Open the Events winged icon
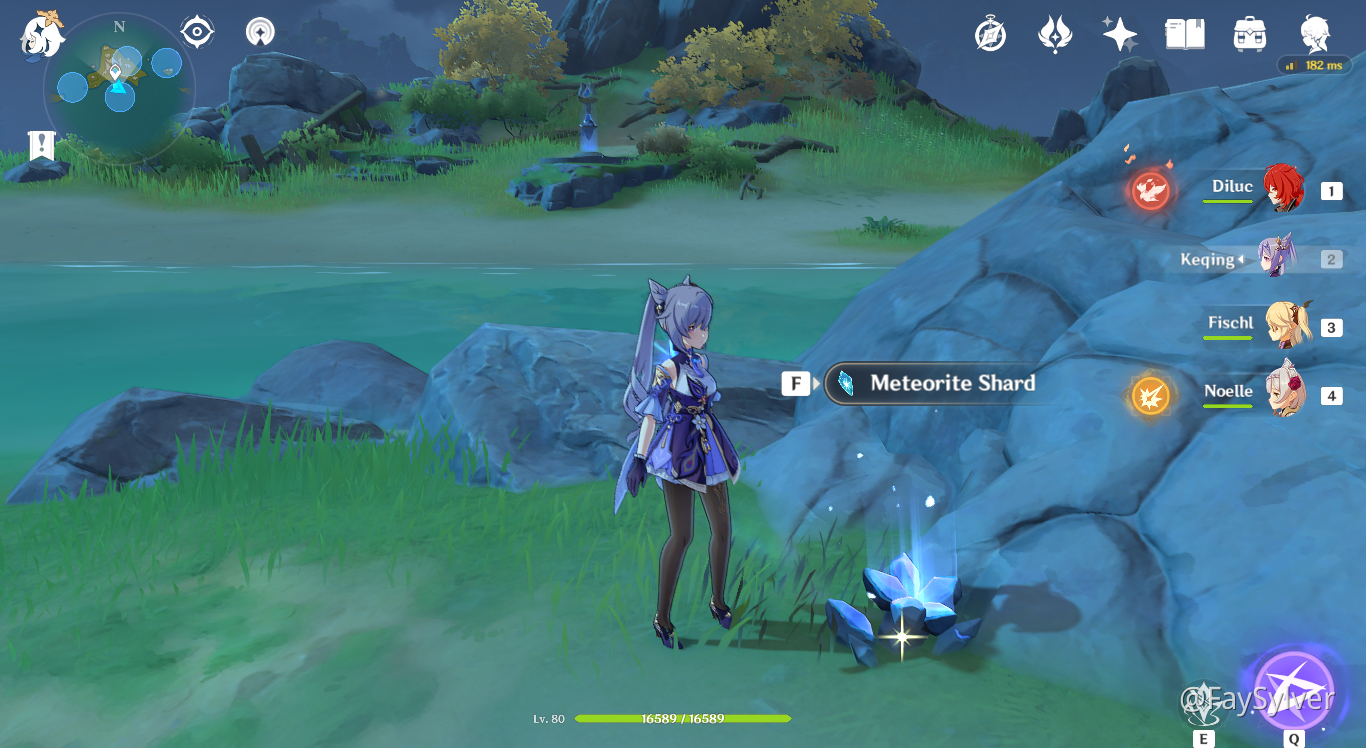Image resolution: width=1366 pixels, height=748 pixels. click(x=1054, y=33)
